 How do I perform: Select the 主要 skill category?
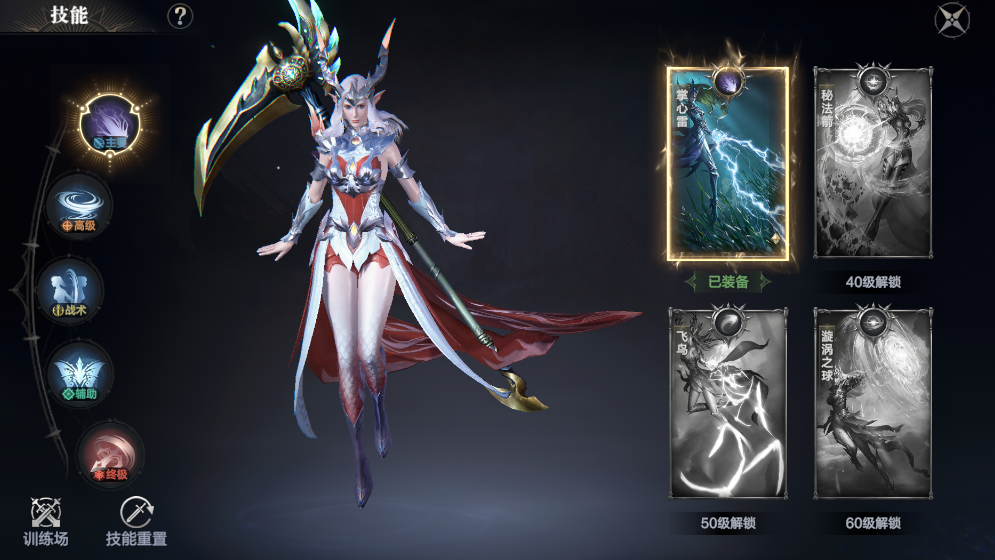click(x=110, y=124)
